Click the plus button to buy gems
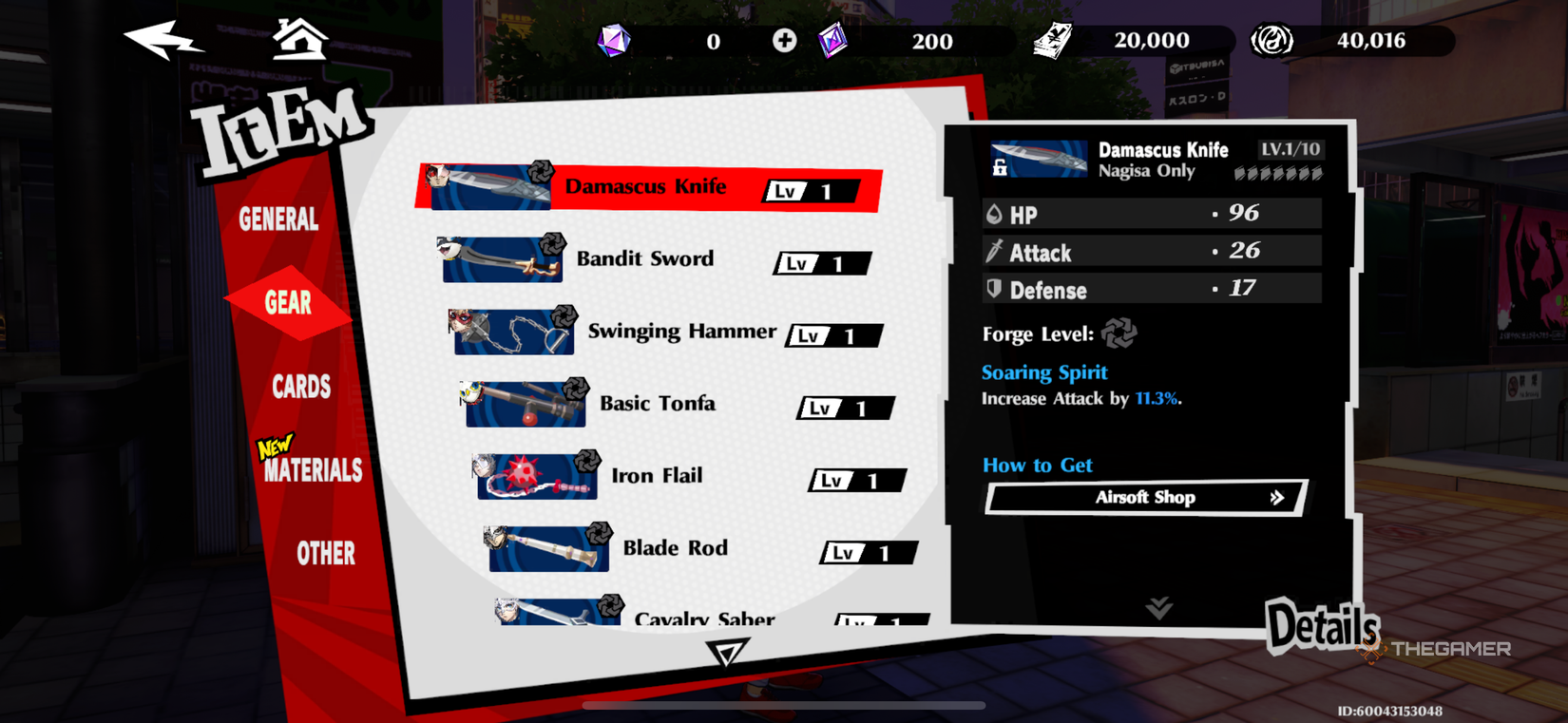The width and height of the screenshot is (1568, 723). [784, 40]
